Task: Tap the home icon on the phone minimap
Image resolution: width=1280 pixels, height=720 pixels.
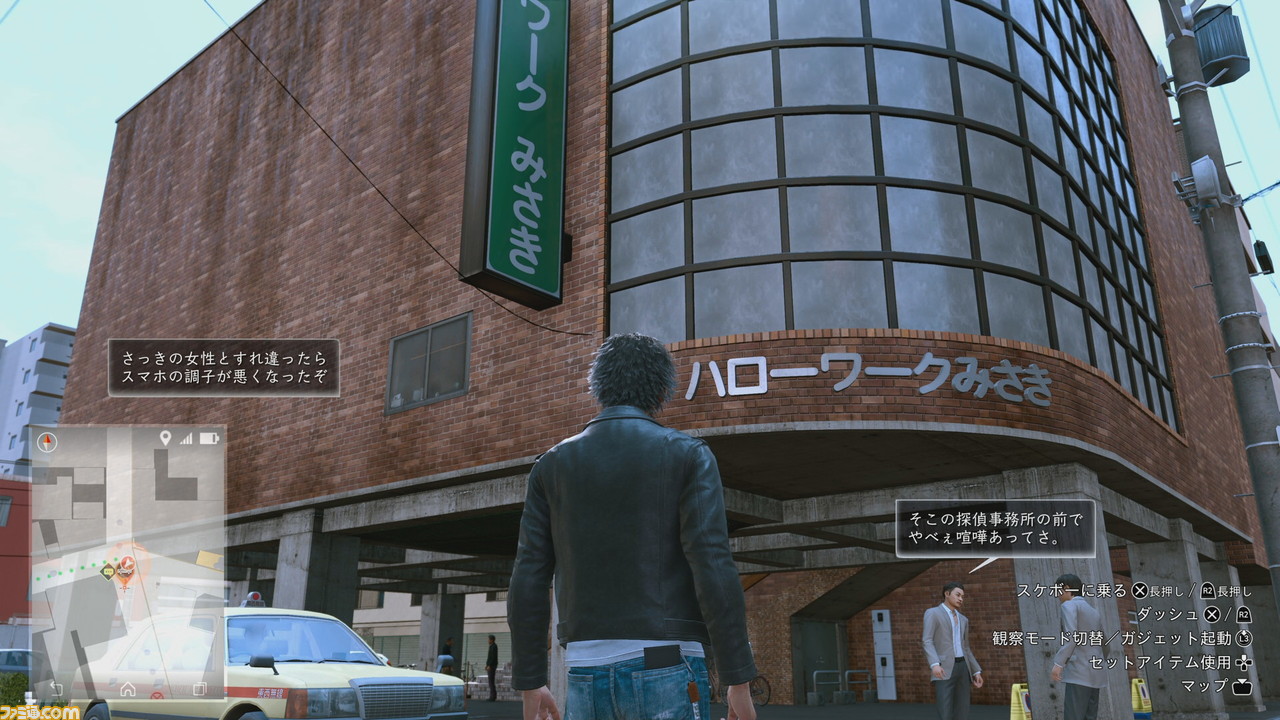Action: point(128,689)
